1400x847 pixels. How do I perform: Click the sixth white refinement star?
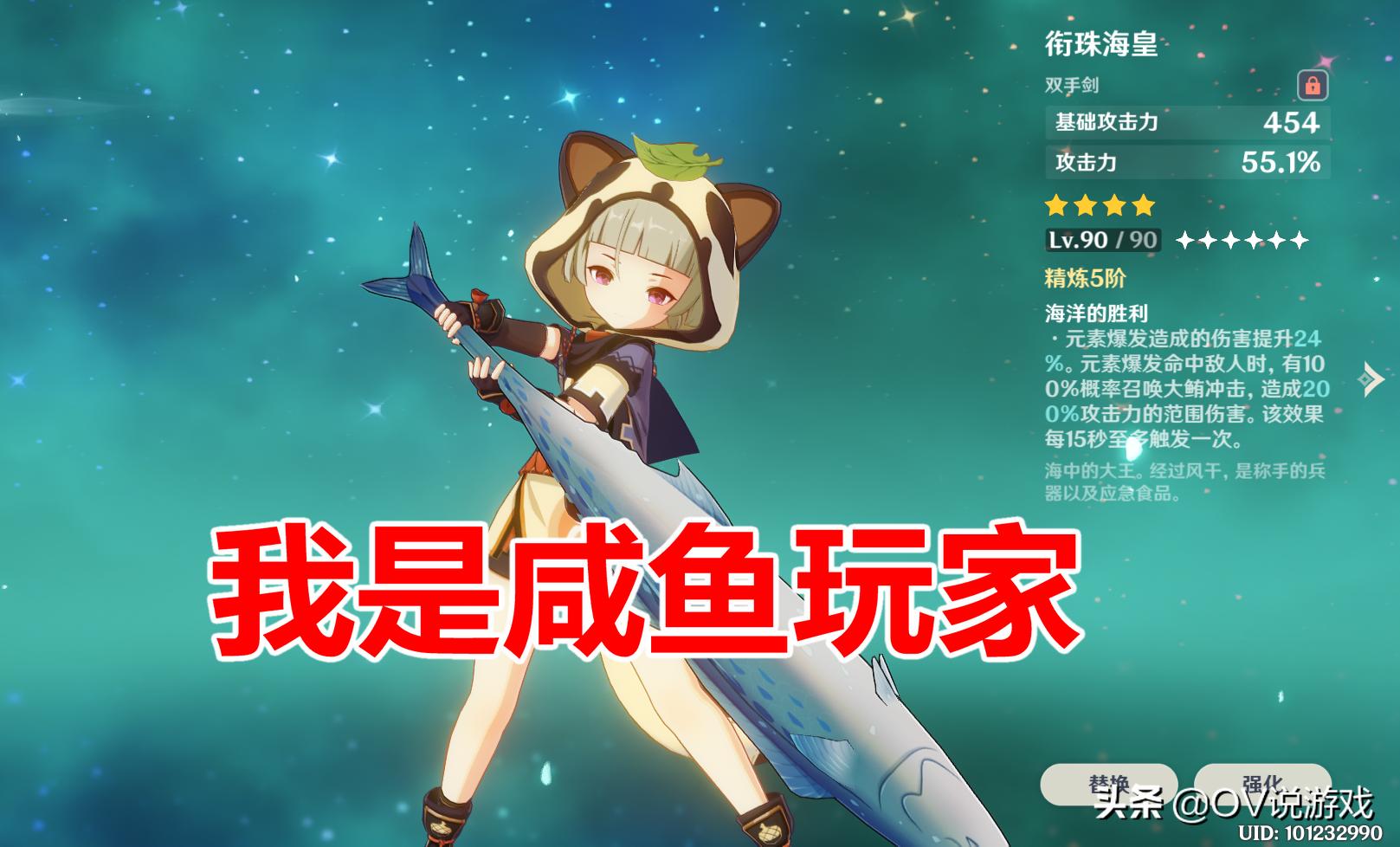coord(1300,238)
